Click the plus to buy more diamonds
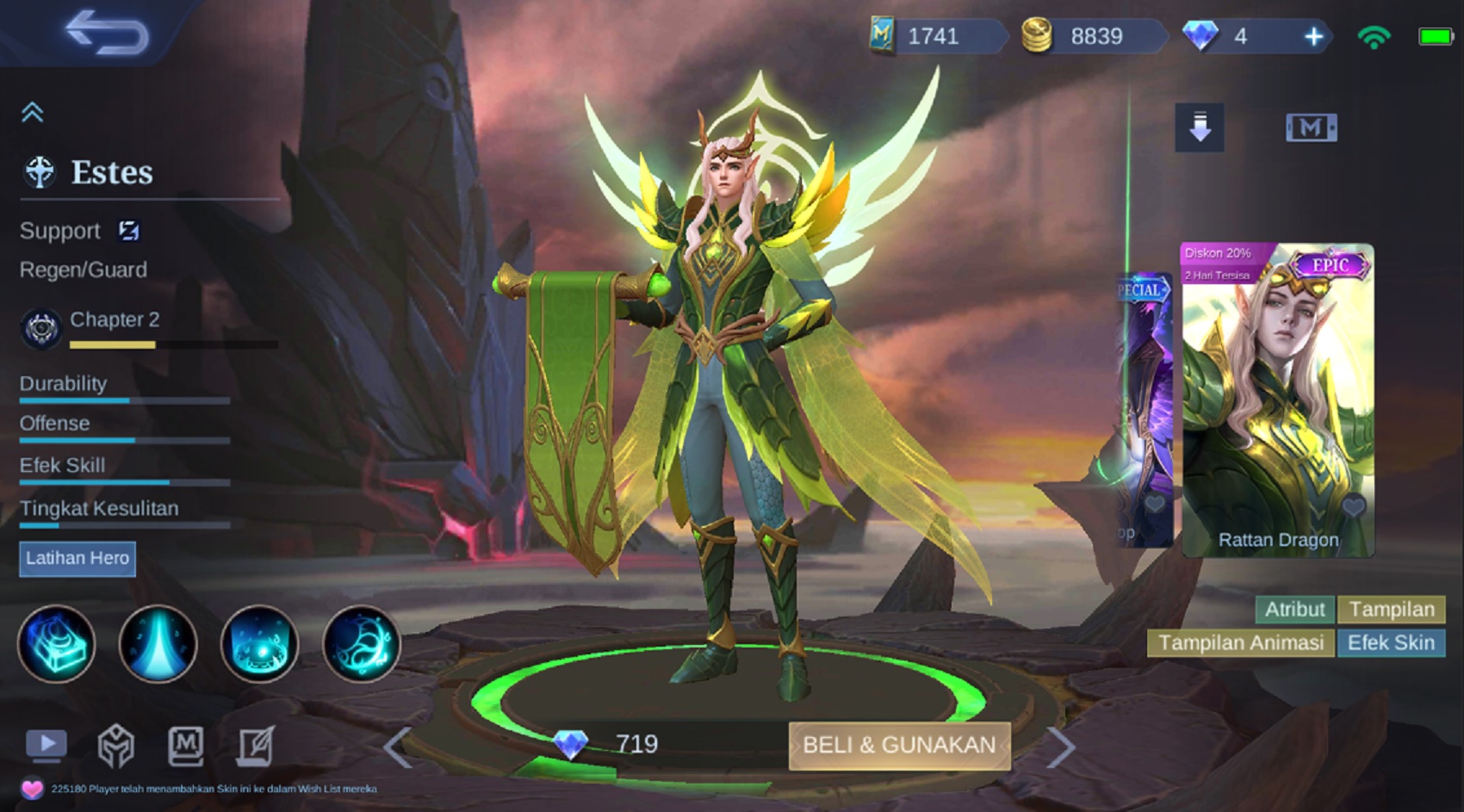The image size is (1464, 812). tap(1312, 37)
